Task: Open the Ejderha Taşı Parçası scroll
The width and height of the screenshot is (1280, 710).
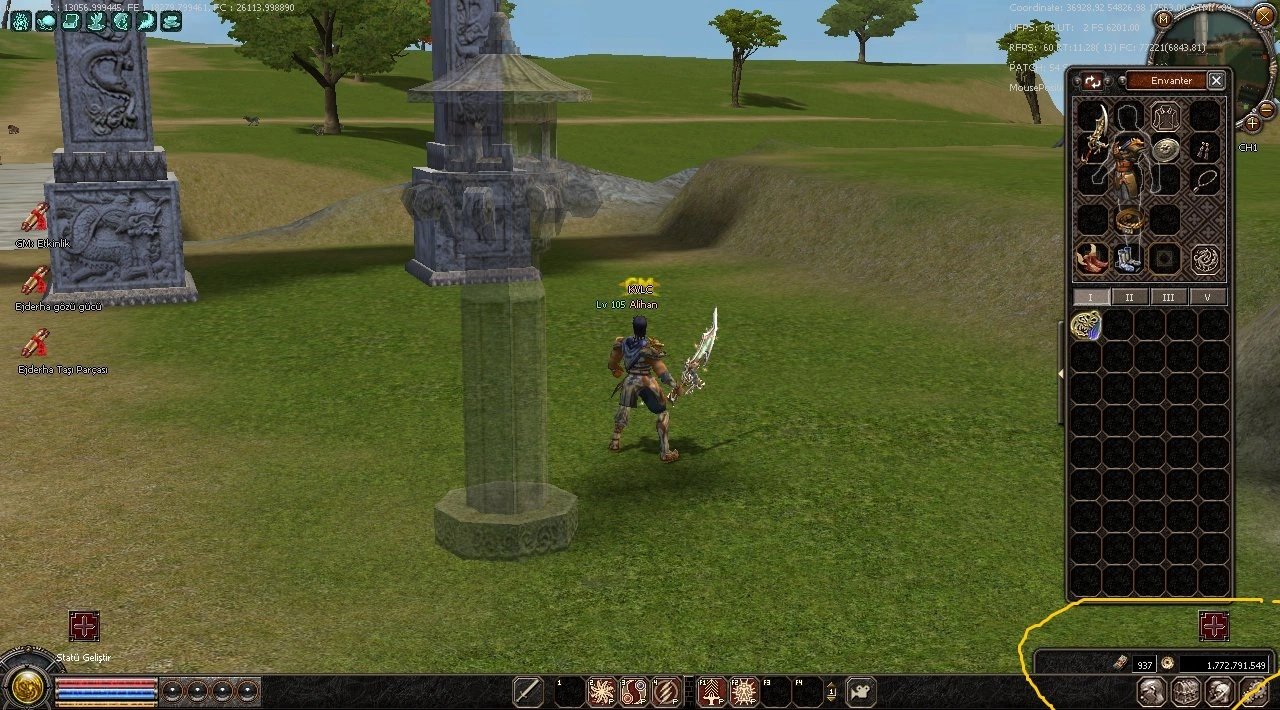Action: [36, 344]
